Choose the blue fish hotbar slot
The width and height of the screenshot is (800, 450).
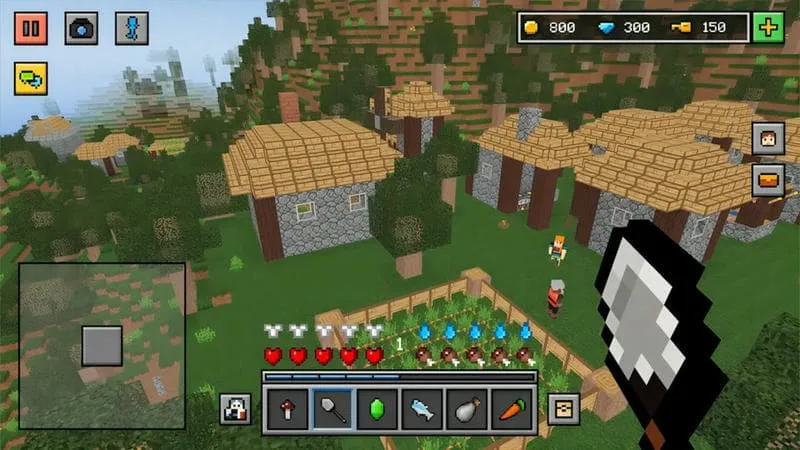(x=421, y=410)
